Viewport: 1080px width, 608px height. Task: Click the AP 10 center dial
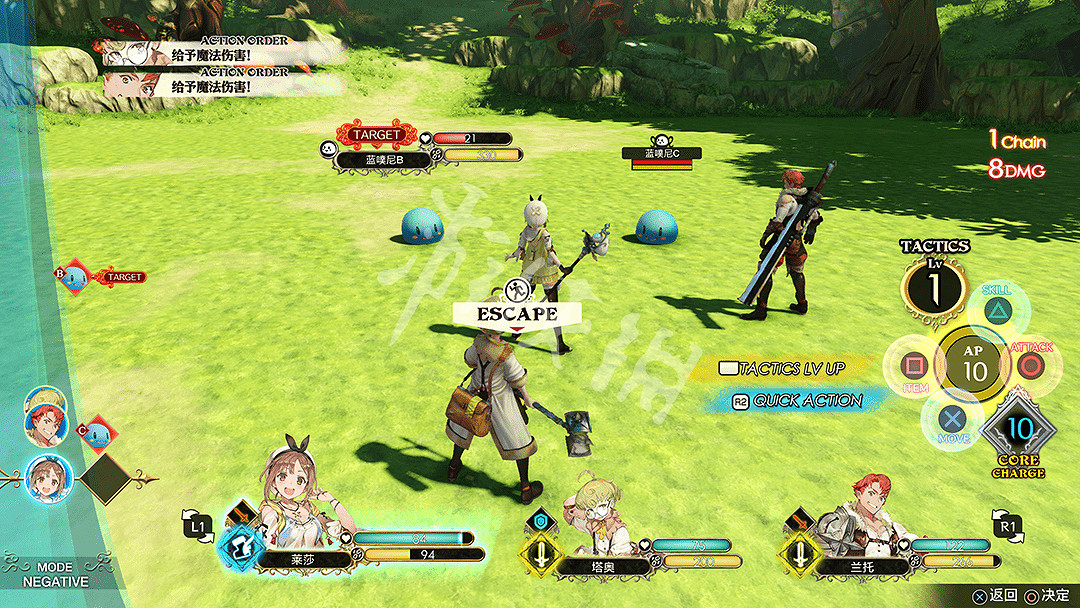point(973,366)
